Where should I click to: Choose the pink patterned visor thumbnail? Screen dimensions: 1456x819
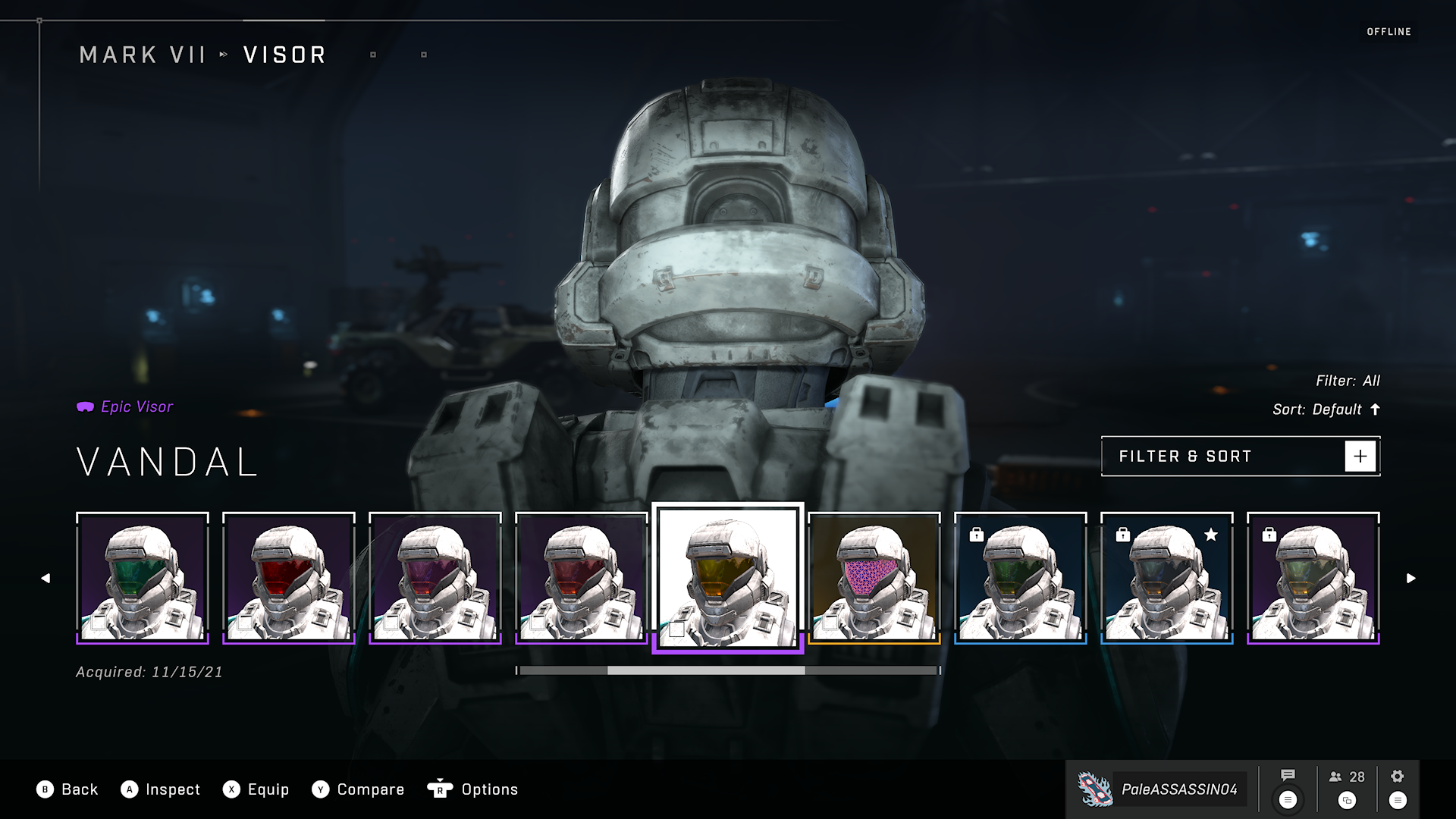click(874, 578)
